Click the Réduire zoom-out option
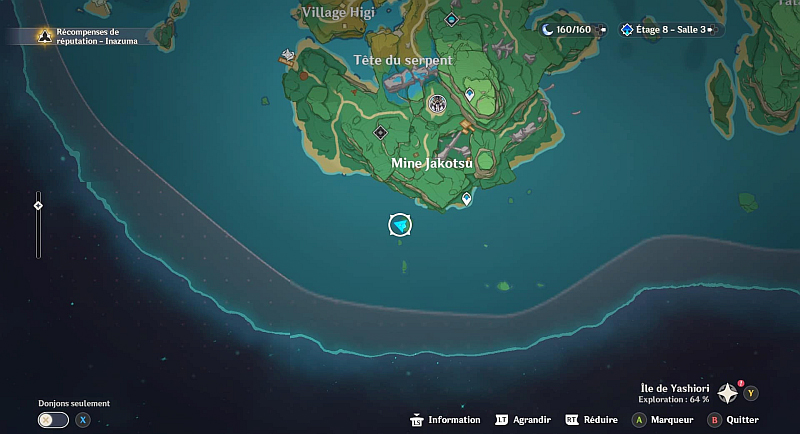The height and width of the screenshot is (434, 800). coord(591,420)
